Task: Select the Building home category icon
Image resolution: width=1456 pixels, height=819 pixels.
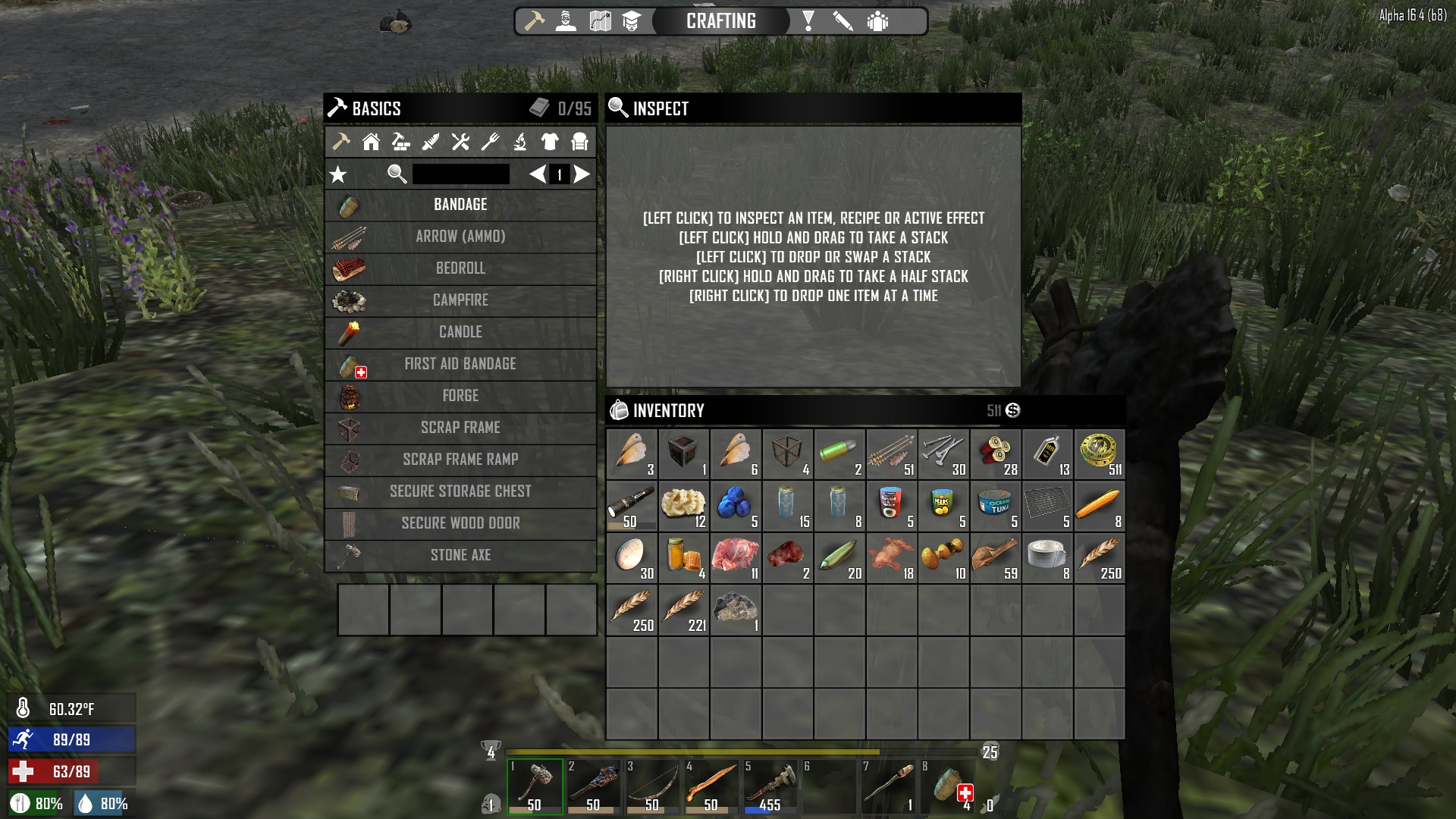Action: (371, 143)
